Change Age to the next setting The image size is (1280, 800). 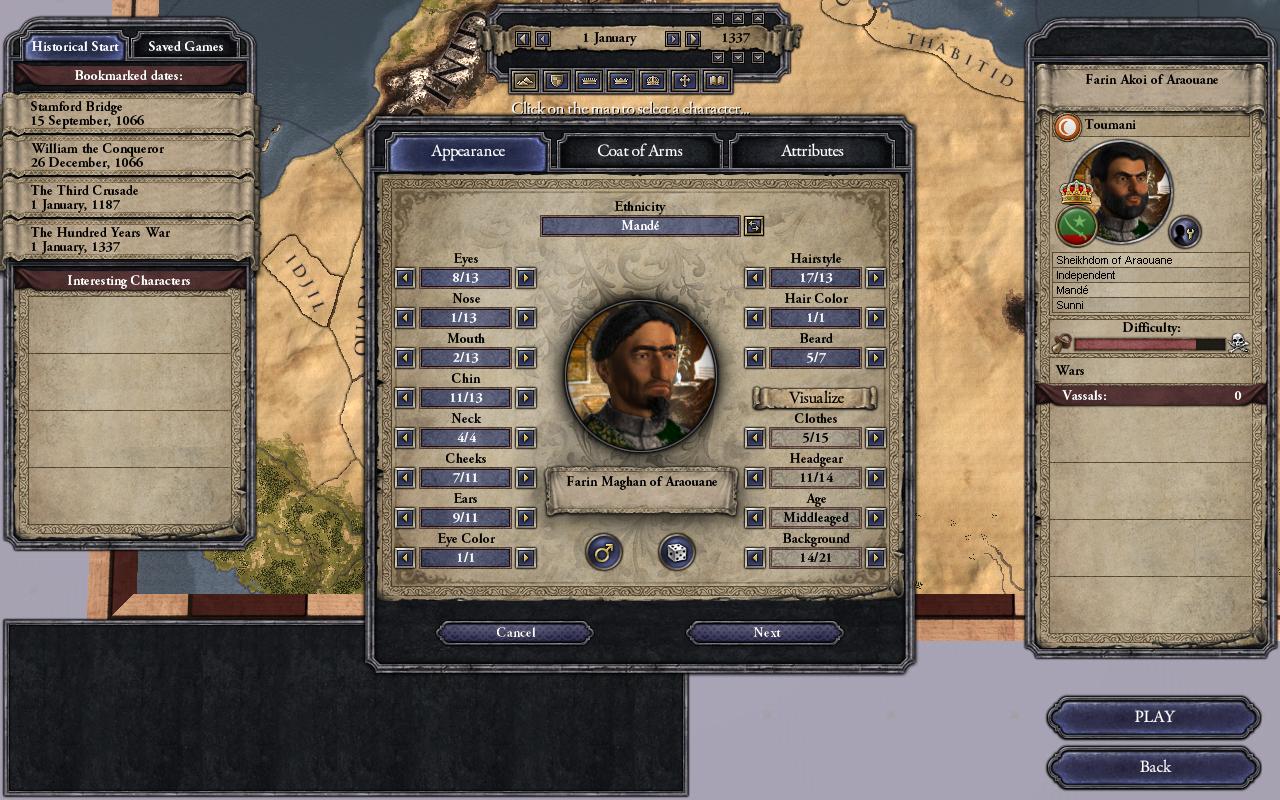(x=875, y=518)
